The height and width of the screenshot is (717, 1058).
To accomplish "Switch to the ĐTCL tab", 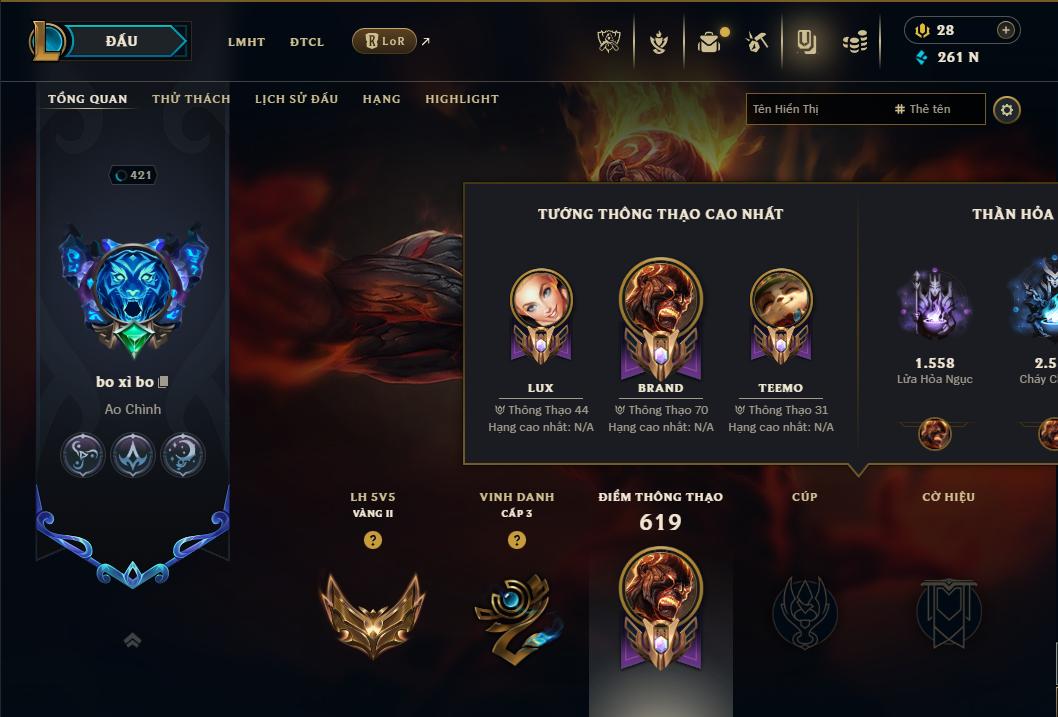I will 307,42.
